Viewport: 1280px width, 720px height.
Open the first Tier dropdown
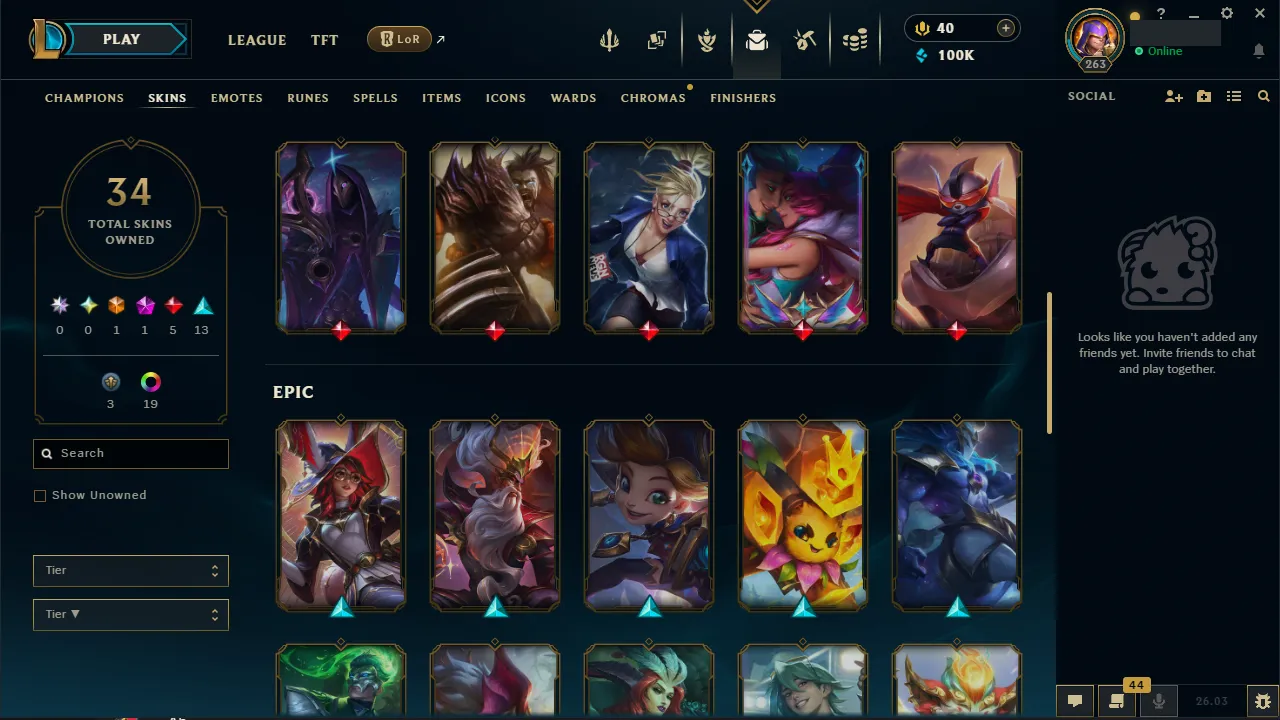(130, 570)
